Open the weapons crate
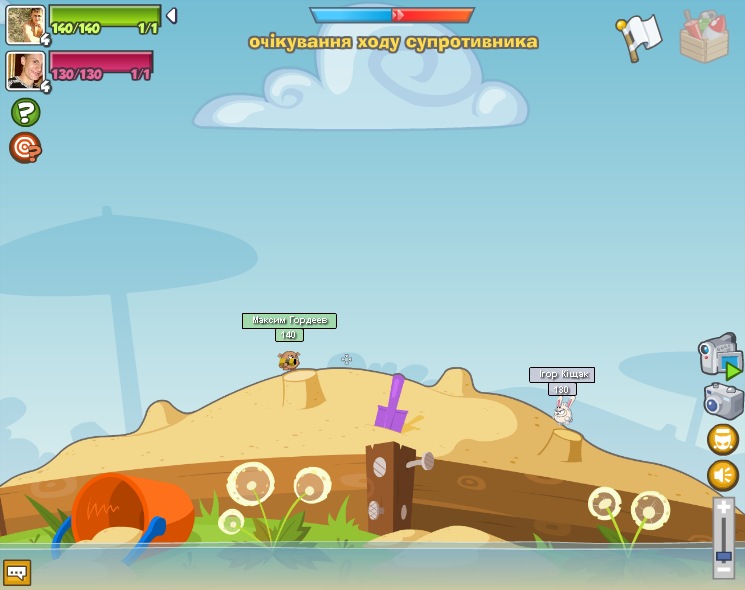 704,38
